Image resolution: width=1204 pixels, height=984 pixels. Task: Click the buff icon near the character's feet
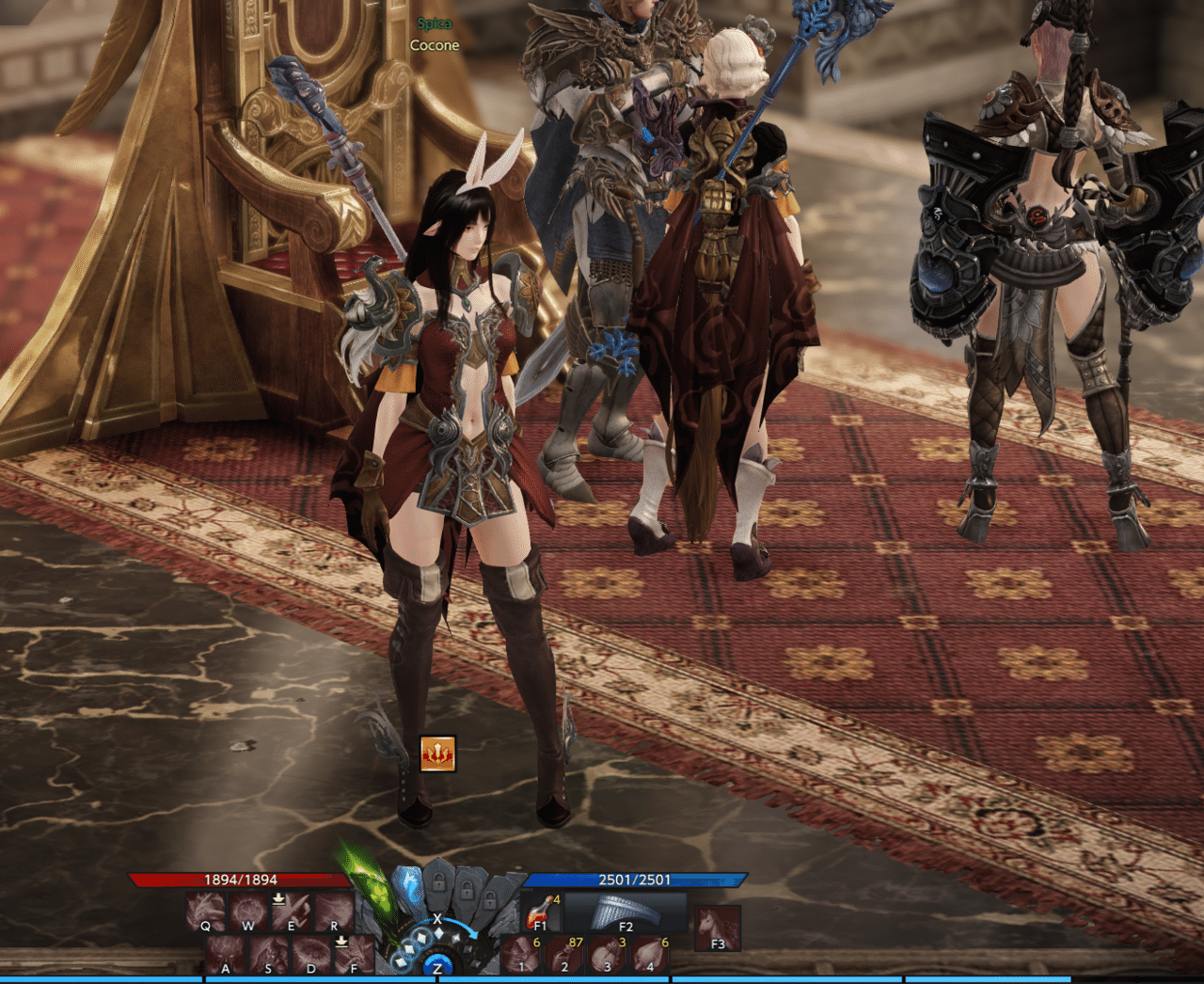(x=436, y=752)
